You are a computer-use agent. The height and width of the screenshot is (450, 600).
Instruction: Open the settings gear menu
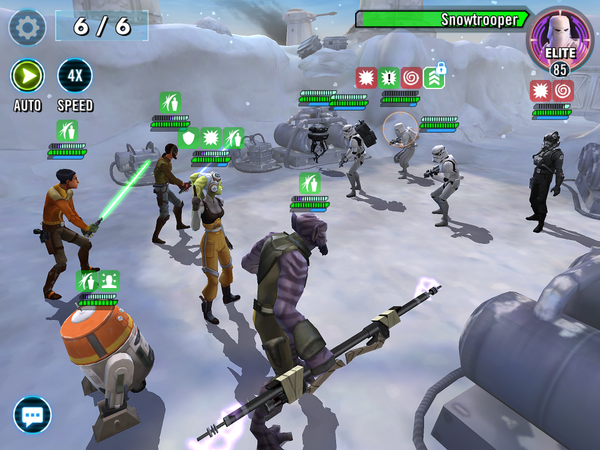27,27
